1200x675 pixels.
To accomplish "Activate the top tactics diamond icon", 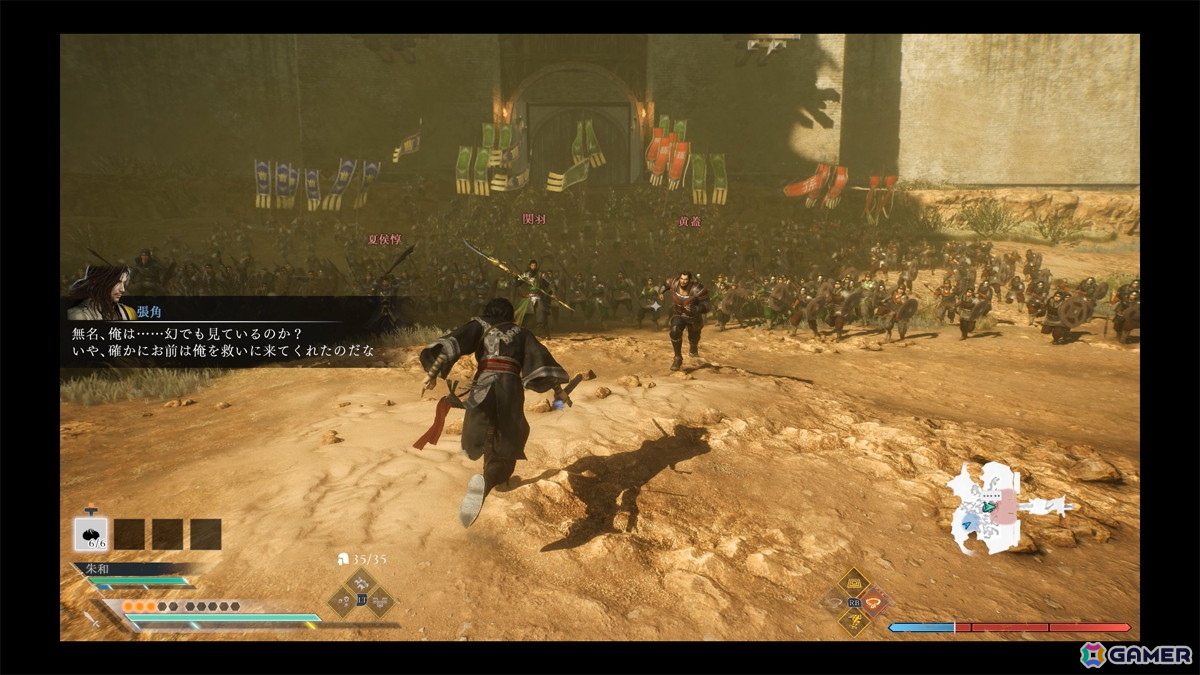I will (x=361, y=584).
